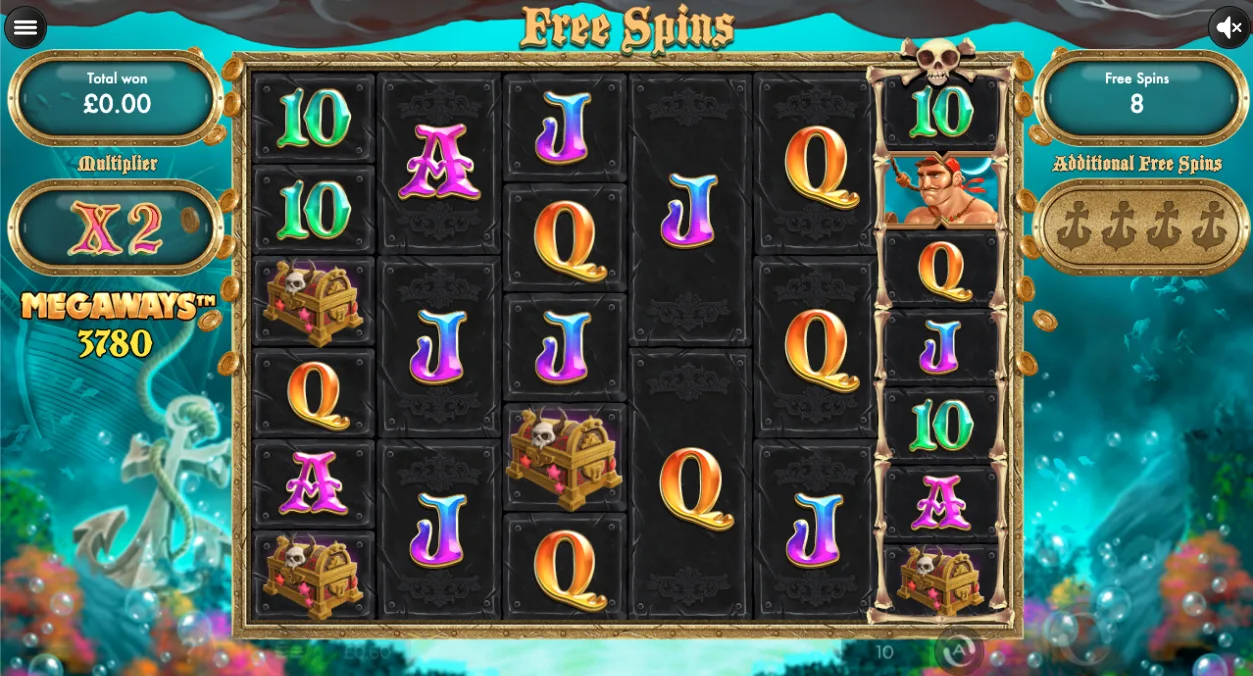This screenshot has height=676, width=1253.
Task: Toggle the muted sound speaker button
Action: pos(1229,27)
